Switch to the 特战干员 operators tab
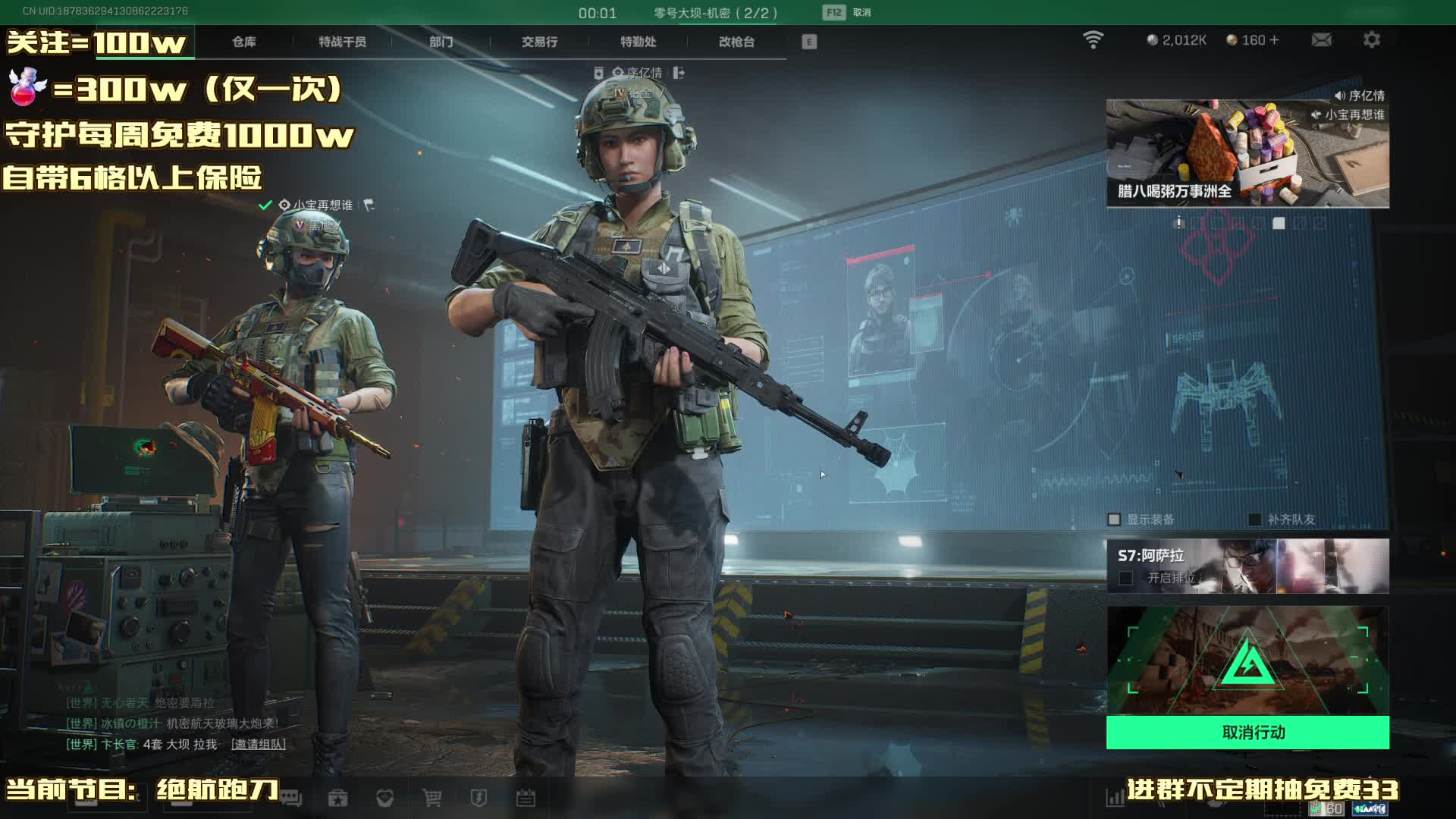 [342, 42]
